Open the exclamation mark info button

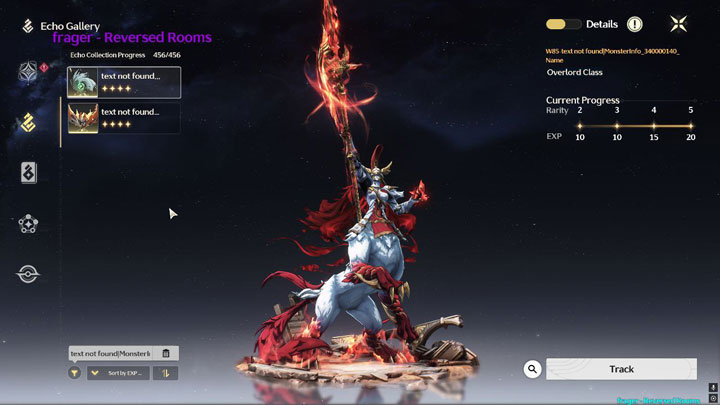click(635, 24)
